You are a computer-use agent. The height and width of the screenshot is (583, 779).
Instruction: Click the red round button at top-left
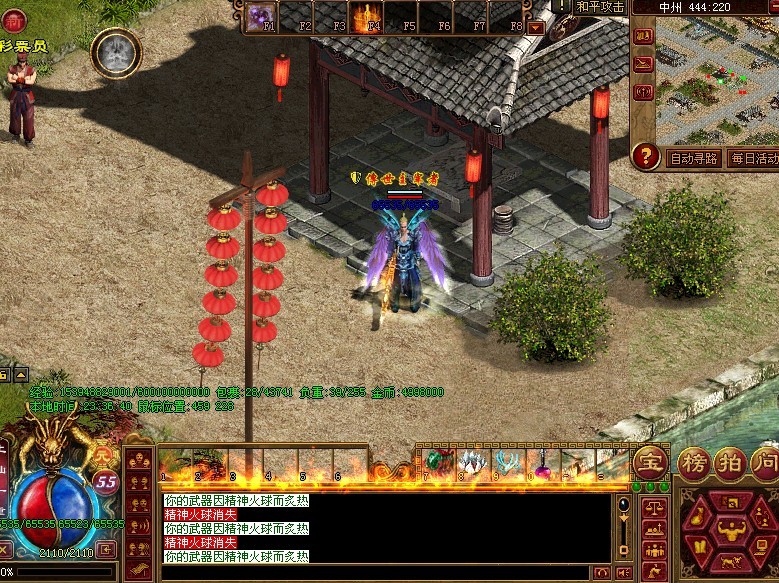tap(12, 19)
